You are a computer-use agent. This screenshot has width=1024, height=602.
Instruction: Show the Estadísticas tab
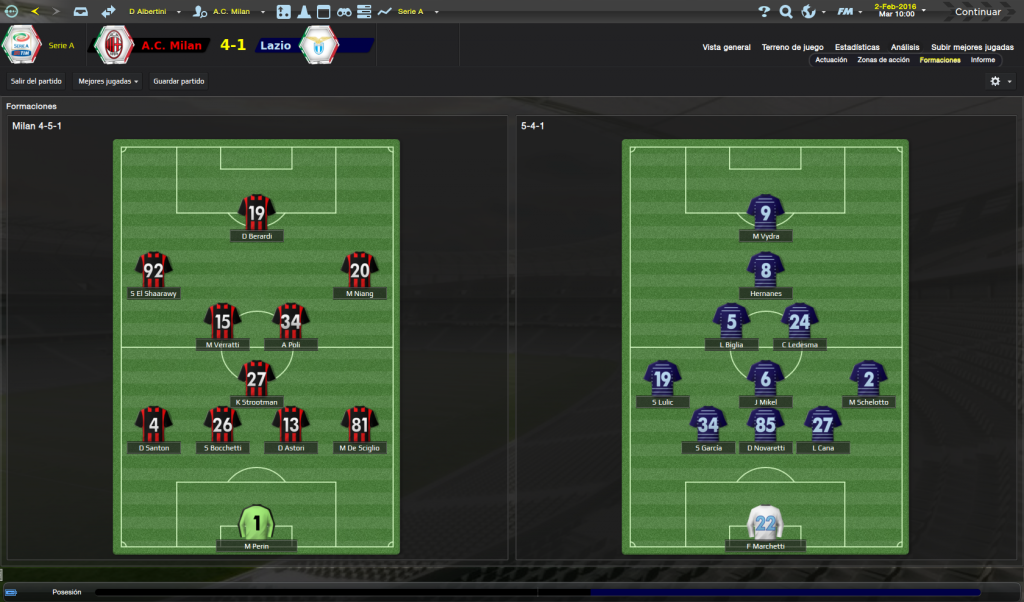[857, 47]
